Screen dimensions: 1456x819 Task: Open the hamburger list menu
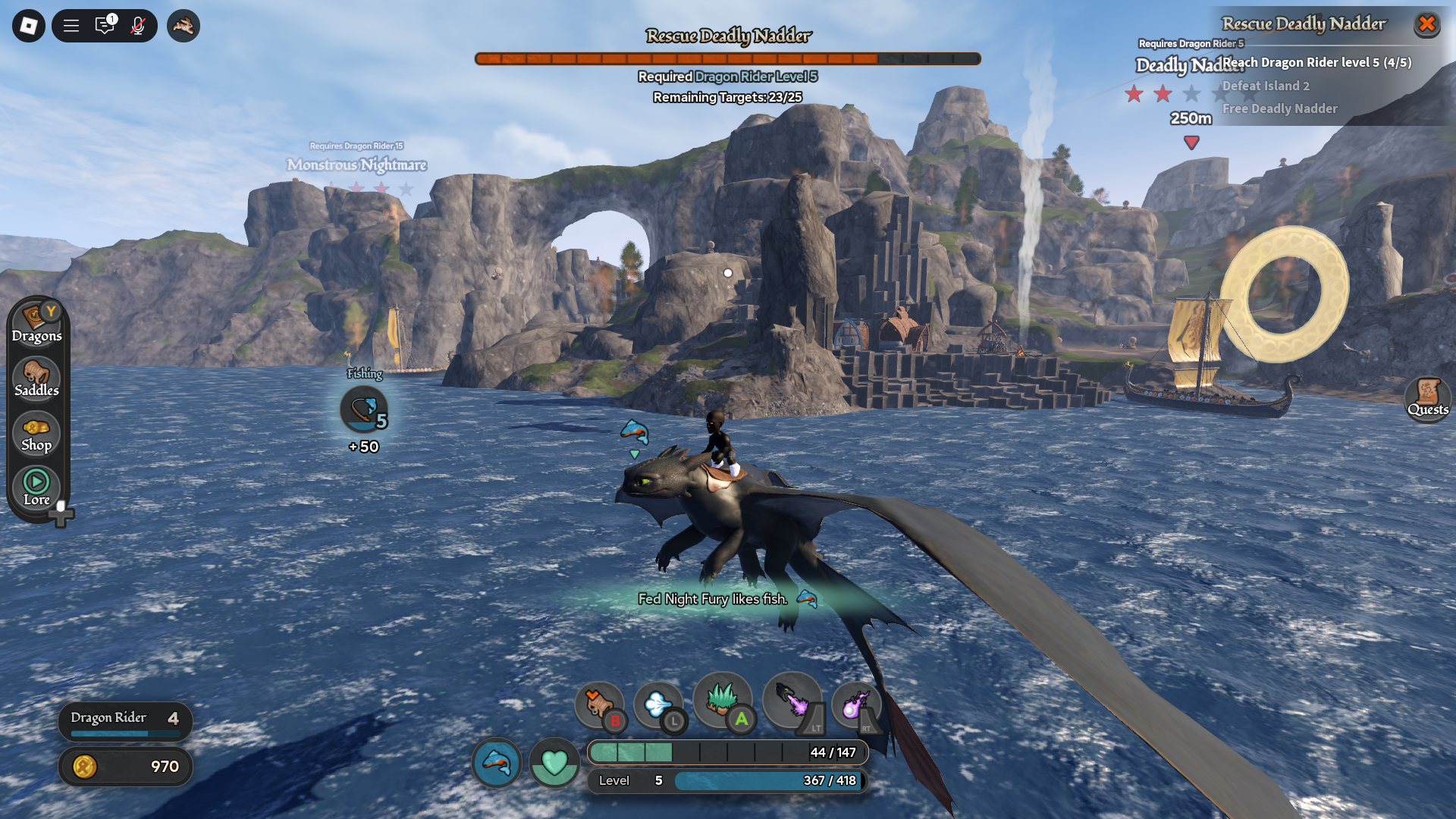point(71,26)
